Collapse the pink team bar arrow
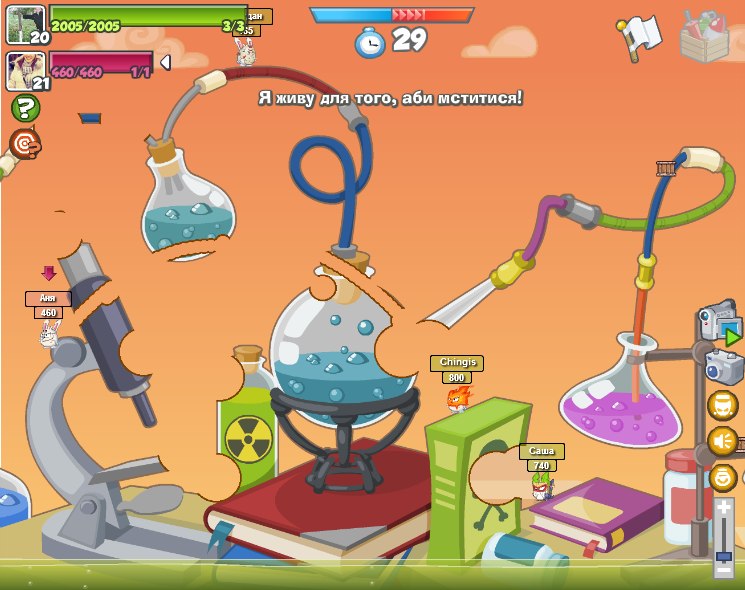The width and height of the screenshot is (745, 590). pos(165,63)
